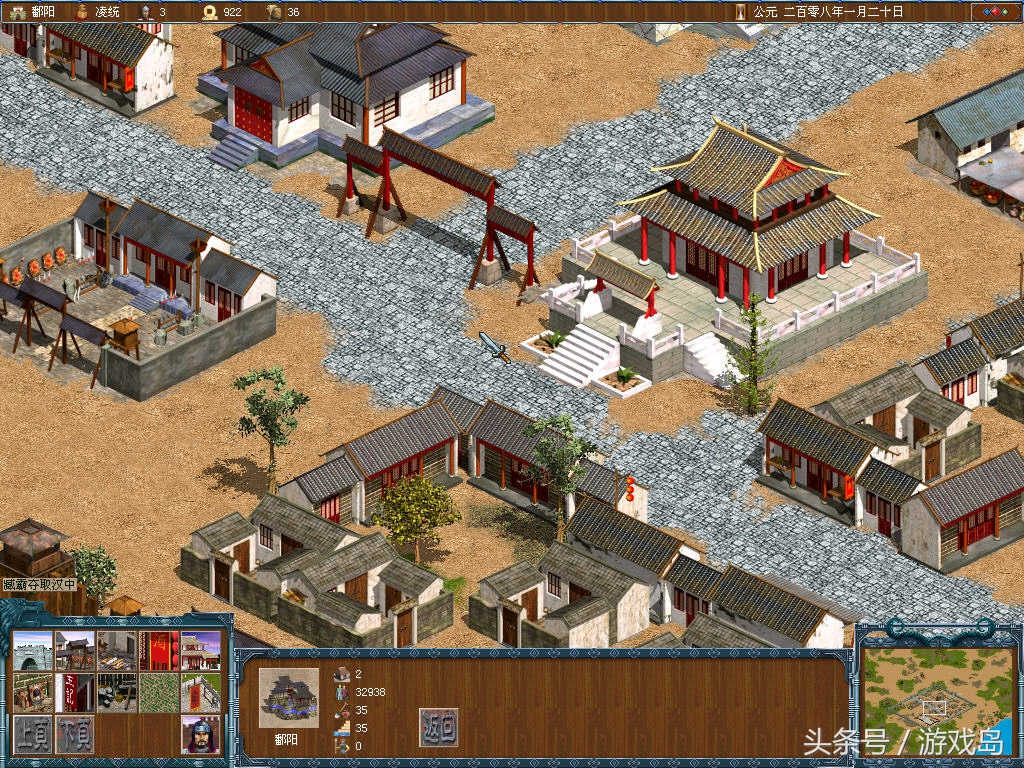
Task: Select the helmeted general portrait
Action: (x=200, y=735)
